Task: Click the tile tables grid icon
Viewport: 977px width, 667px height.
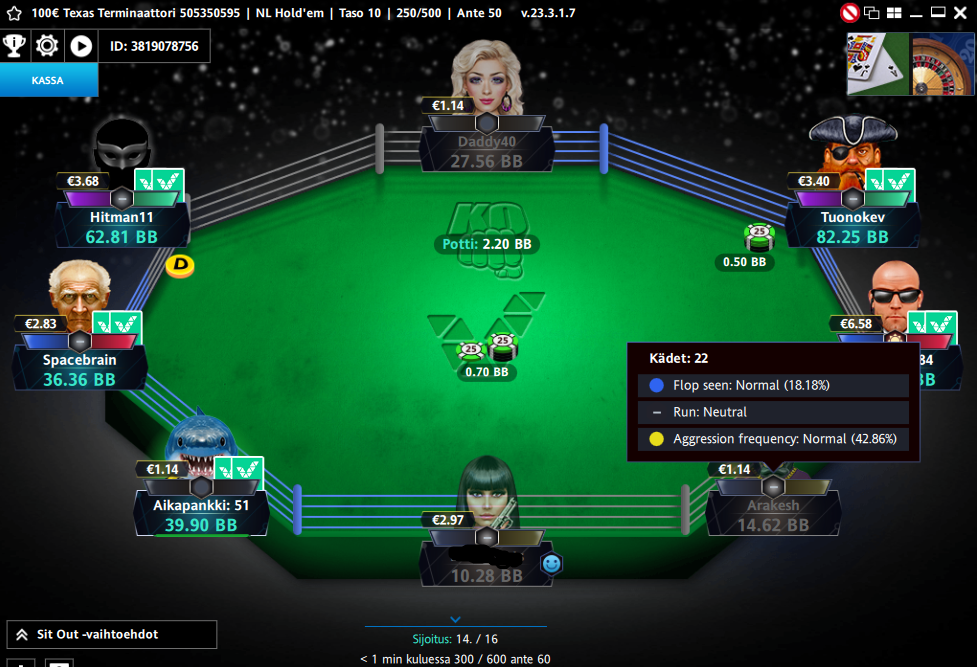Action: pos(894,13)
